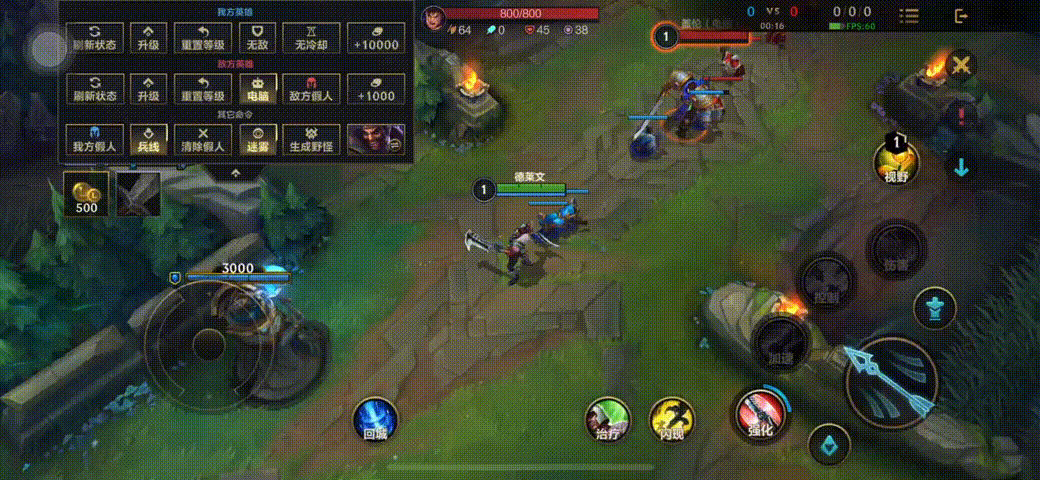The width and height of the screenshot is (1040, 480).
Task: Give the enemy +1000 gold
Action: (x=375, y=89)
